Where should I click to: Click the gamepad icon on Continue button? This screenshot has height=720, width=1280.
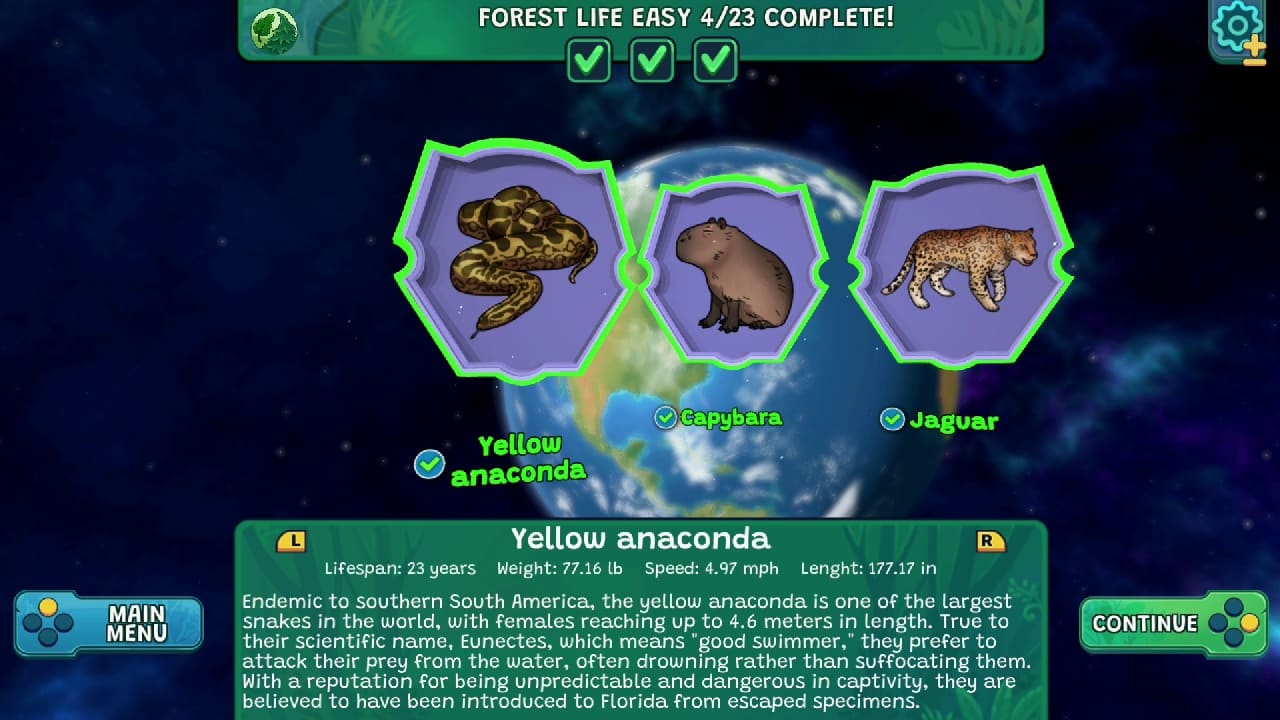[x=1227, y=622]
